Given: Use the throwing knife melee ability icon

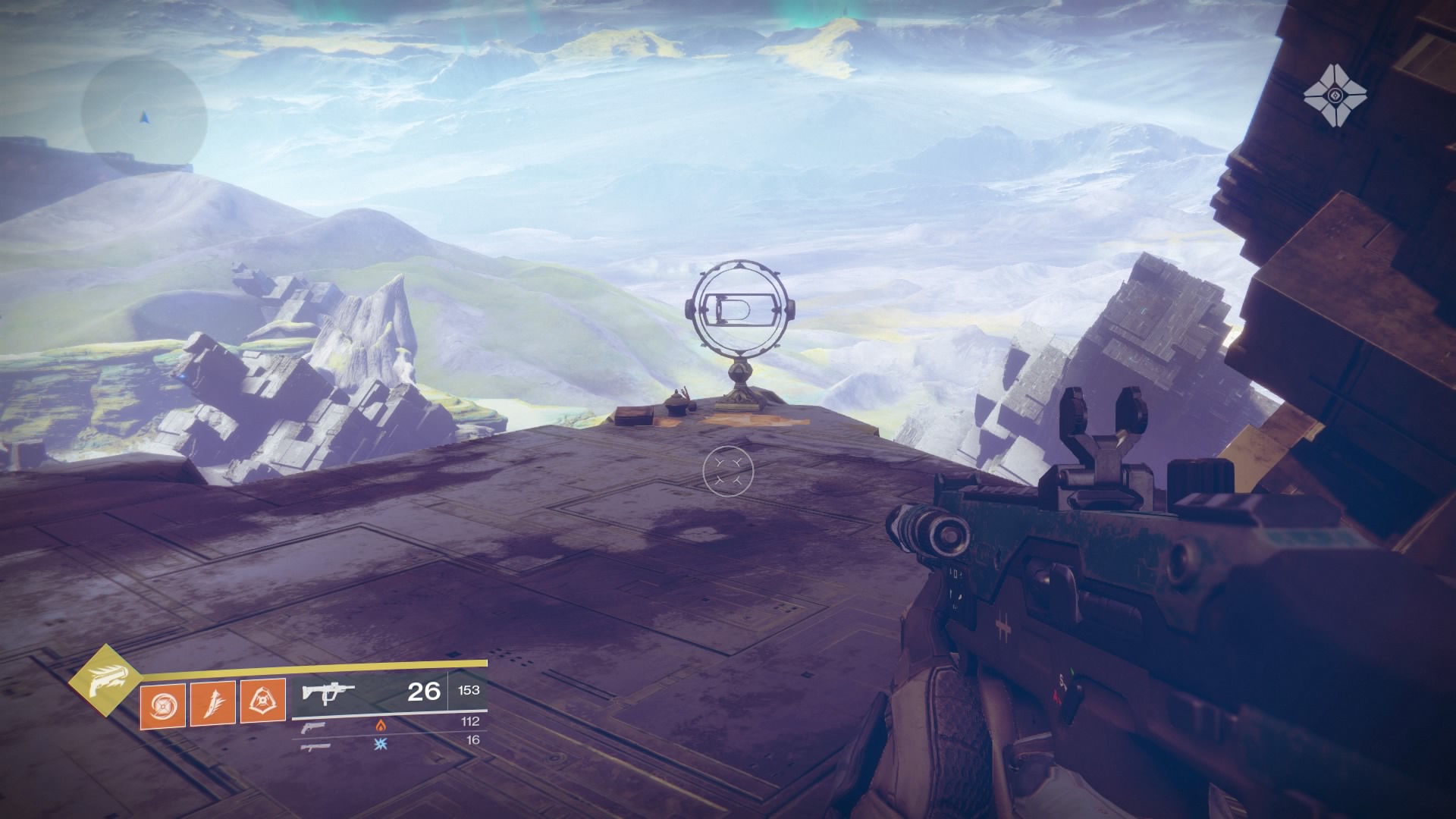Looking at the screenshot, I should coord(212,704).
